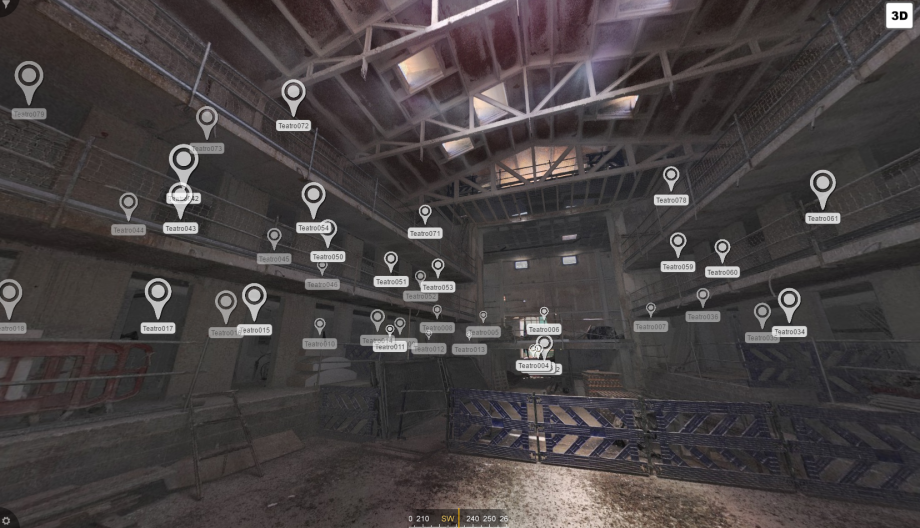920x528 pixels.
Task: Go to the Teatro017 marker
Action: pyautogui.click(x=158, y=296)
